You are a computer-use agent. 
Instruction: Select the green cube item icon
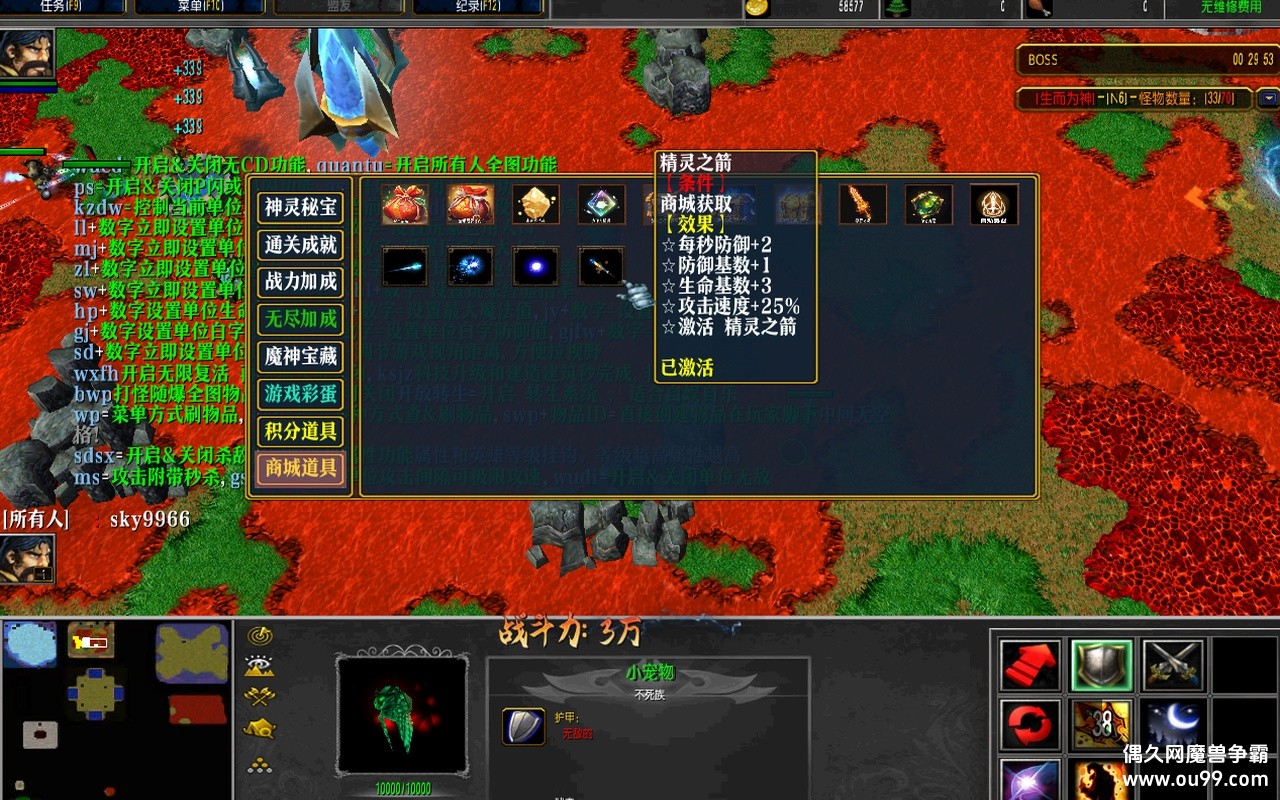[x=928, y=203]
